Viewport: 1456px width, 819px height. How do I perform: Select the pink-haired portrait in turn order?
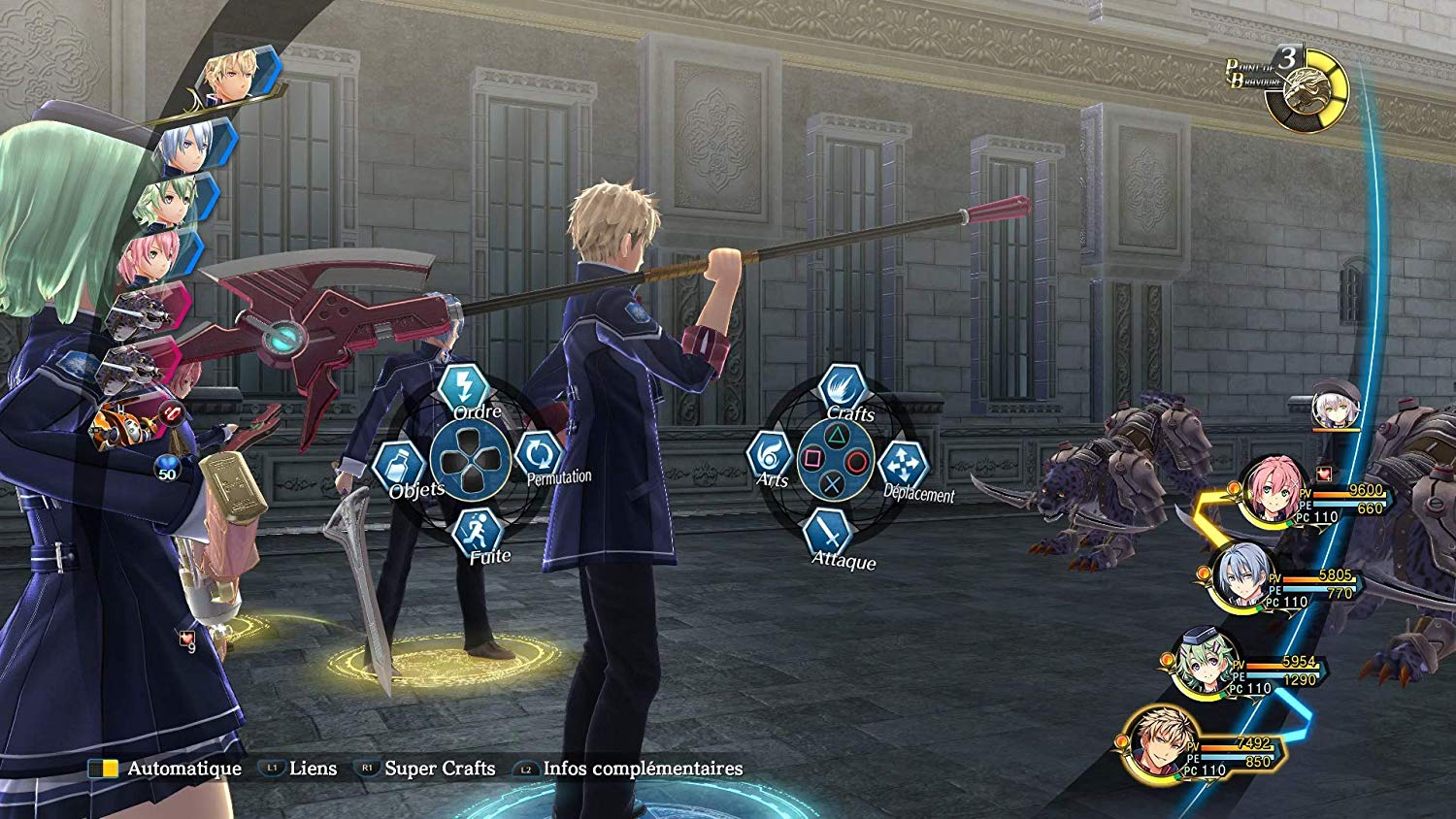click(x=152, y=257)
